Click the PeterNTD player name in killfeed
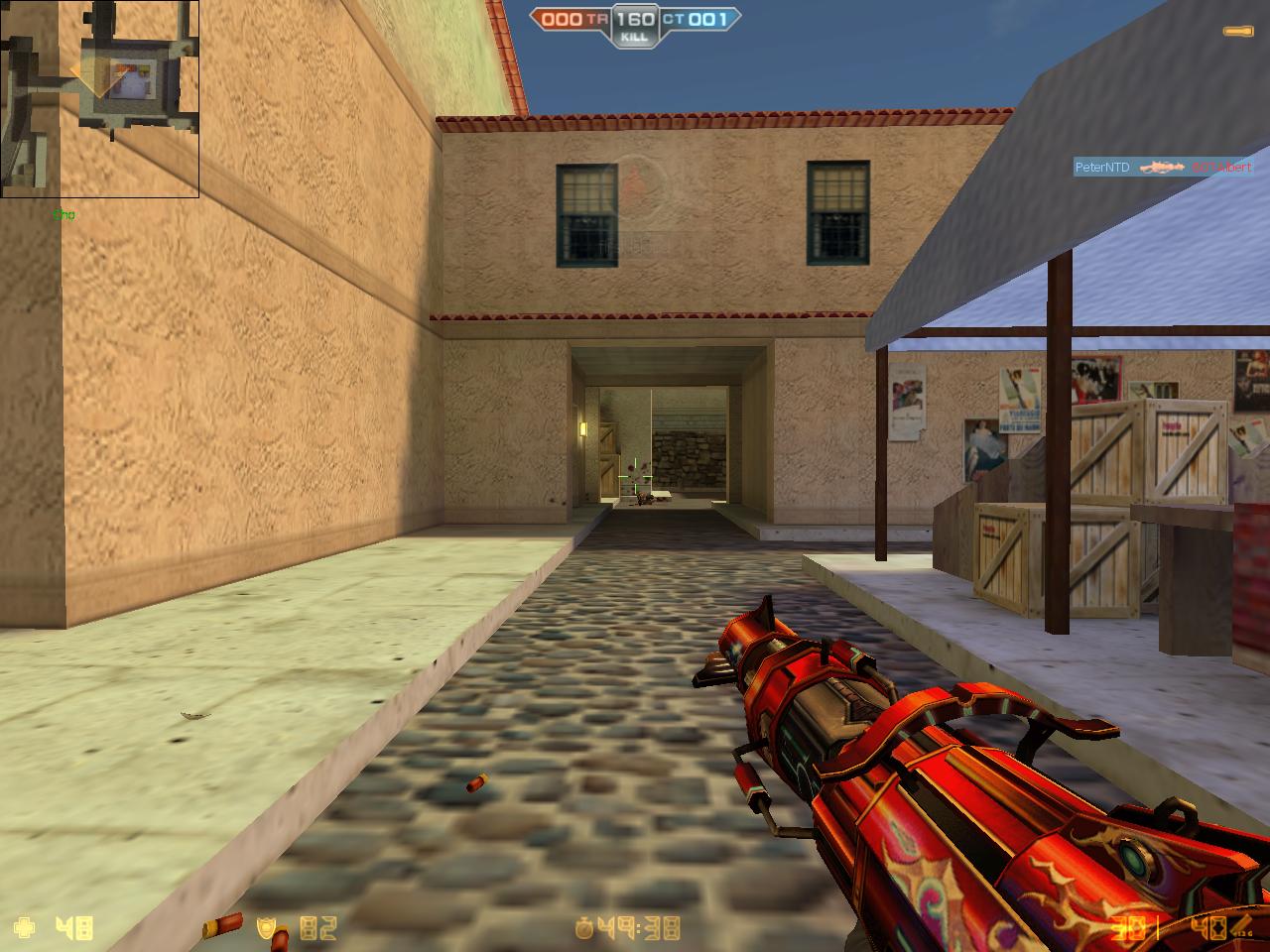Screen dimensions: 1270x952 (1103, 167)
